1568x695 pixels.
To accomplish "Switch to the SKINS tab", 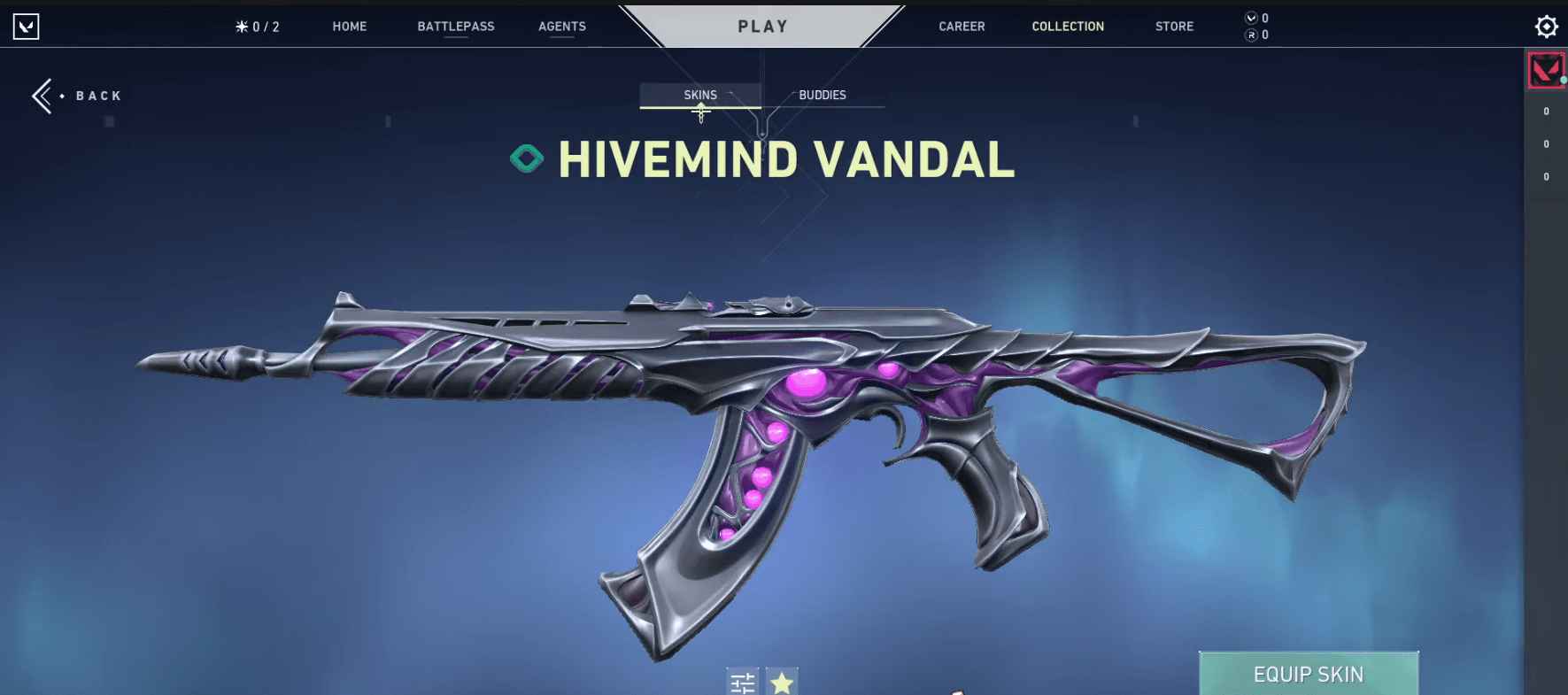I will [700, 95].
